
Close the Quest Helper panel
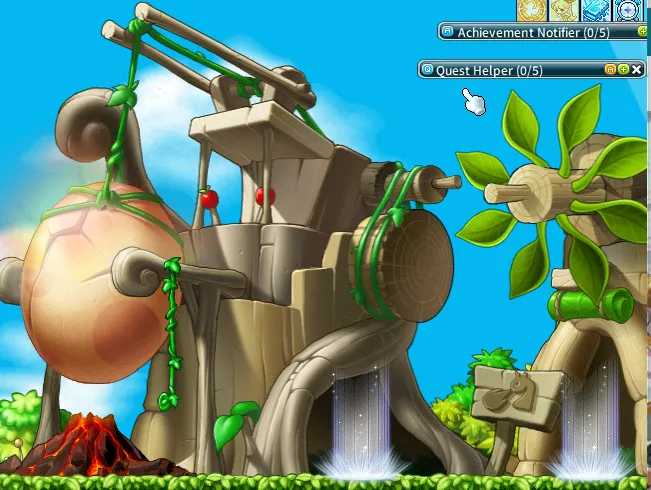pyautogui.click(x=637, y=70)
